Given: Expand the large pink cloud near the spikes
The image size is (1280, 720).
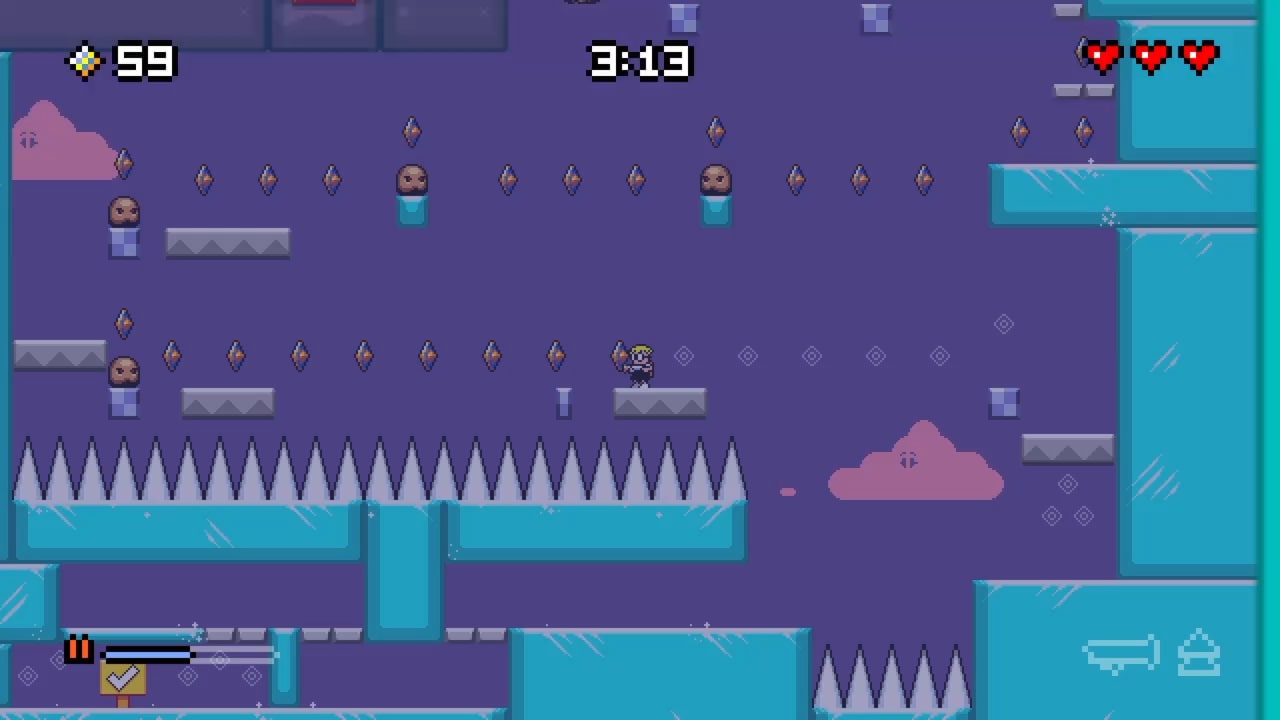Looking at the screenshot, I should coord(915,463).
